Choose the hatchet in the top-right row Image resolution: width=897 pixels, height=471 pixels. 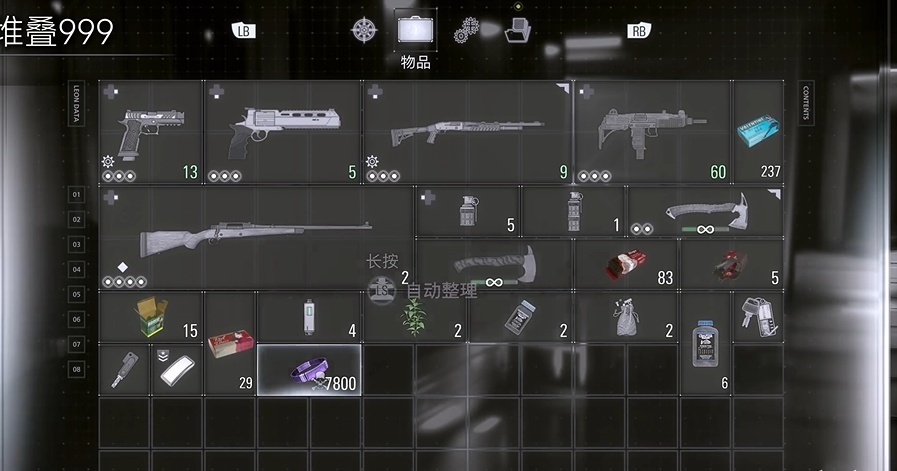pyautogui.click(x=705, y=211)
